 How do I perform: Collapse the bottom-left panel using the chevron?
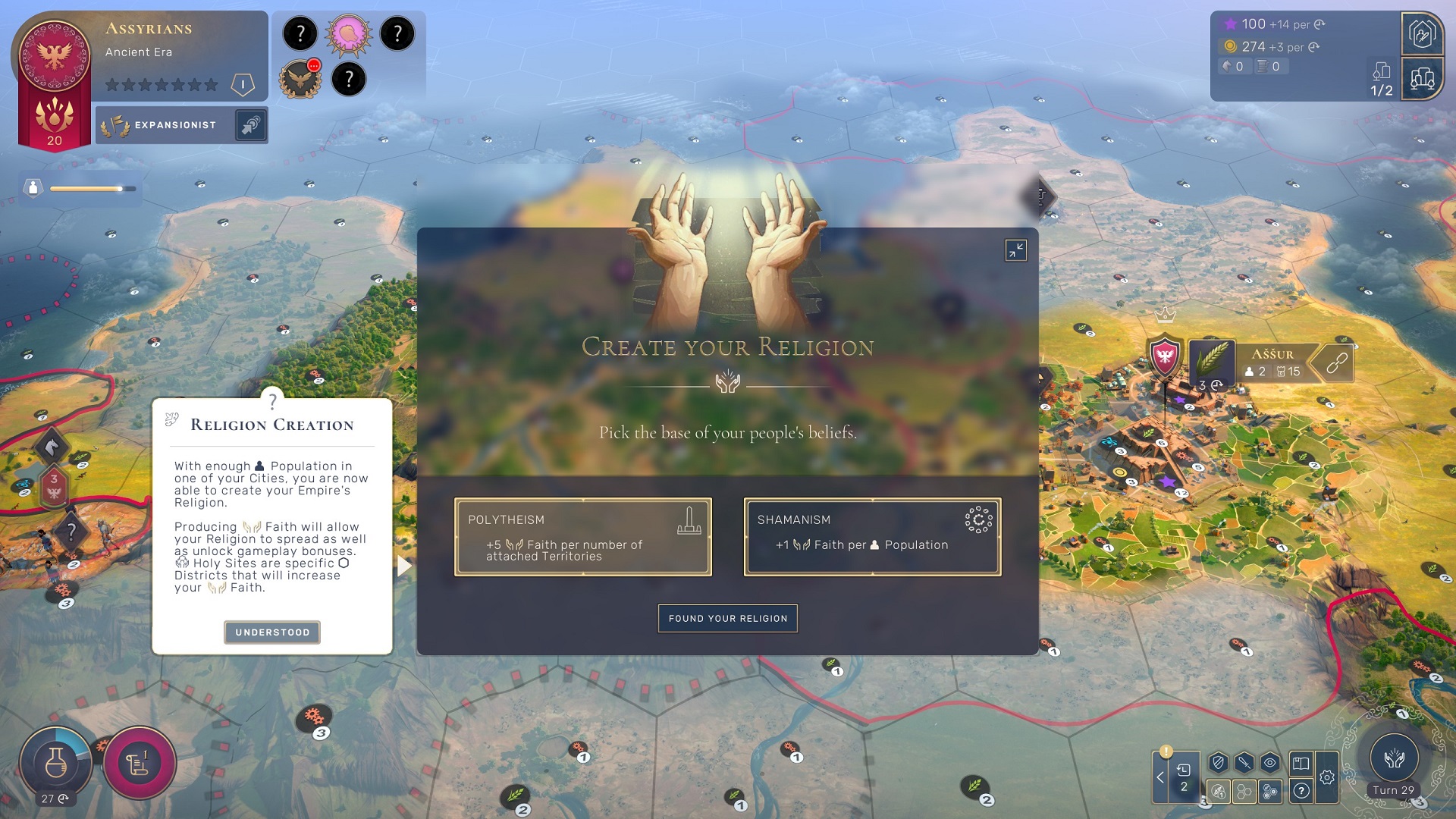(1159, 777)
